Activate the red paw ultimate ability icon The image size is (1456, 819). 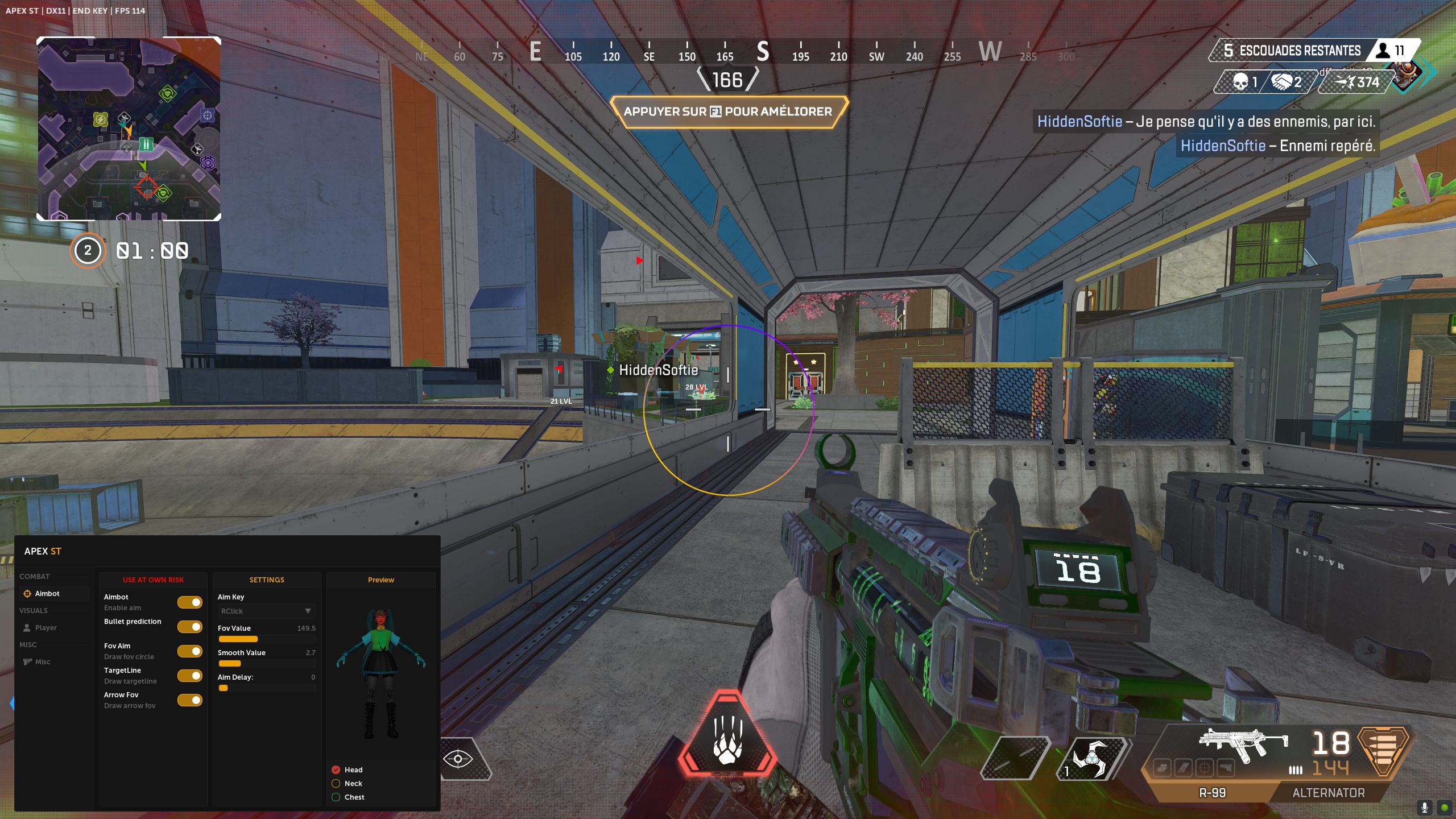pos(727,734)
